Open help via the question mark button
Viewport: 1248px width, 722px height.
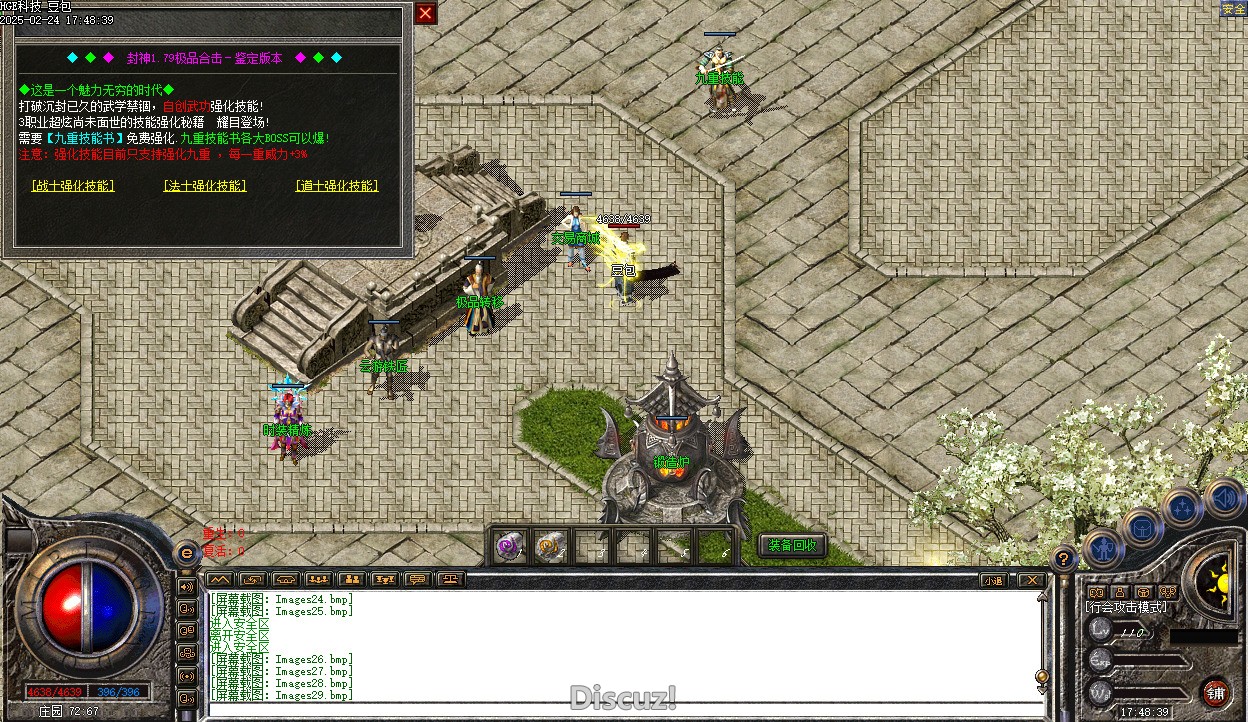click(1064, 559)
